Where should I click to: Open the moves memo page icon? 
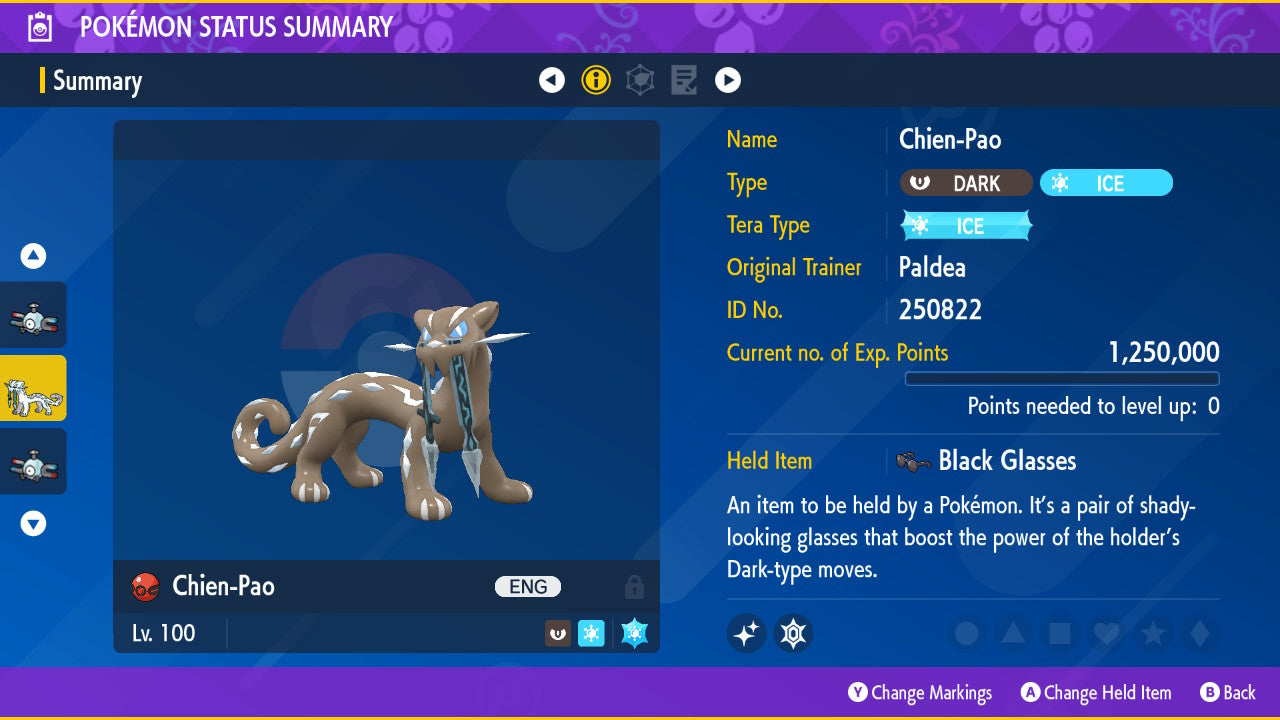point(683,80)
